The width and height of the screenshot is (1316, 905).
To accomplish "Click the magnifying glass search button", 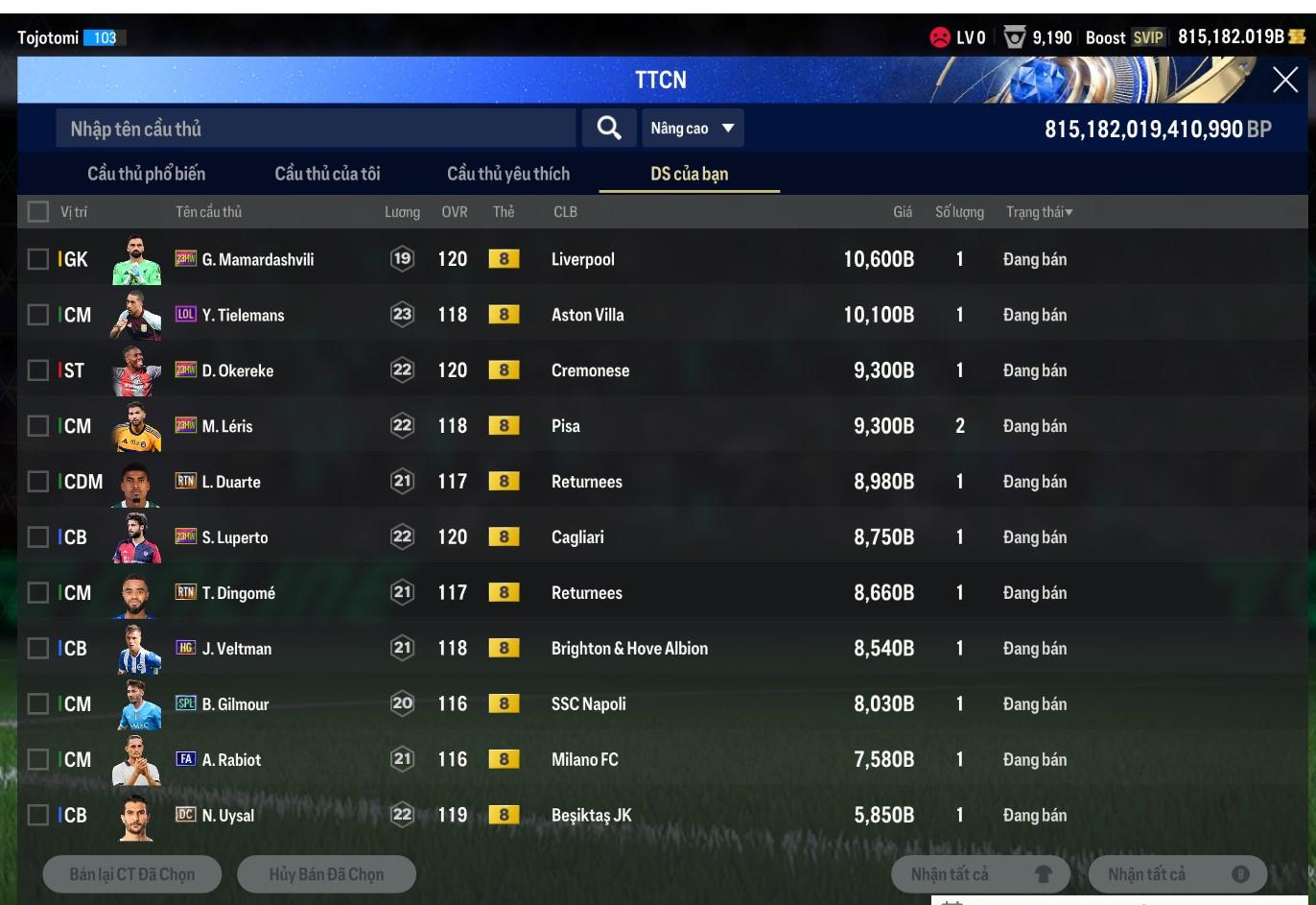I will pyautogui.click(x=608, y=129).
